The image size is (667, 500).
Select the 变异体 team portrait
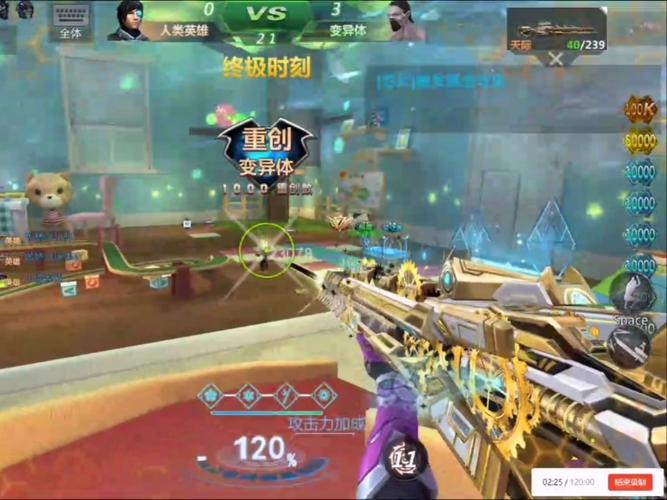[404, 19]
